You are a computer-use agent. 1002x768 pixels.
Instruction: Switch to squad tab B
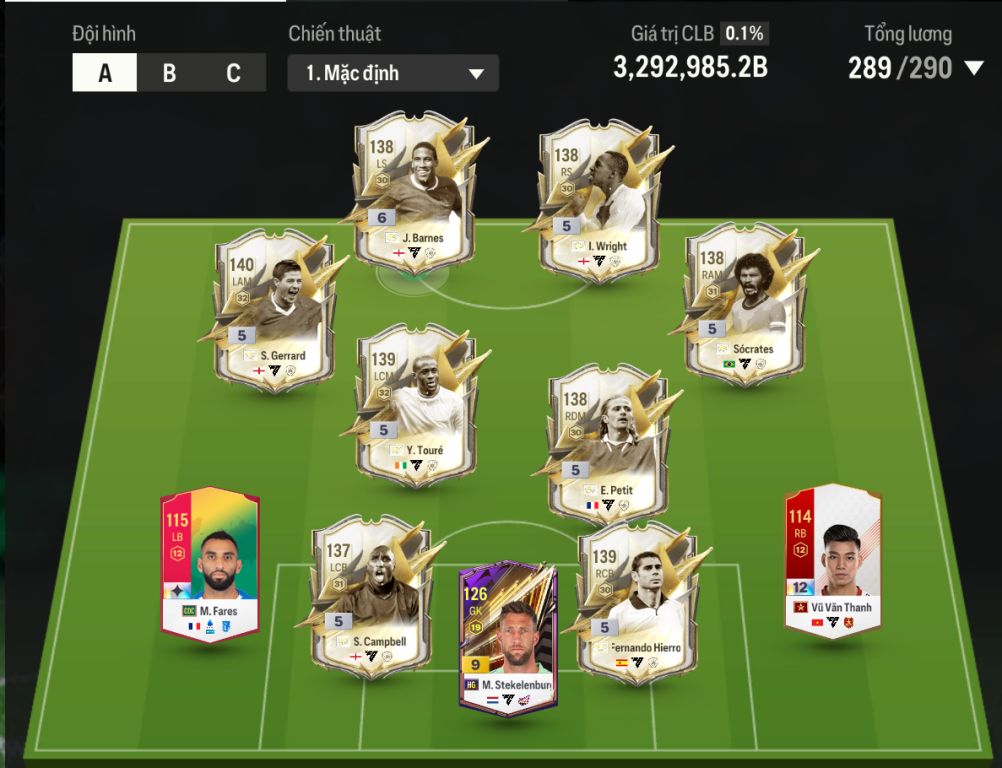click(x=169, y=73)
